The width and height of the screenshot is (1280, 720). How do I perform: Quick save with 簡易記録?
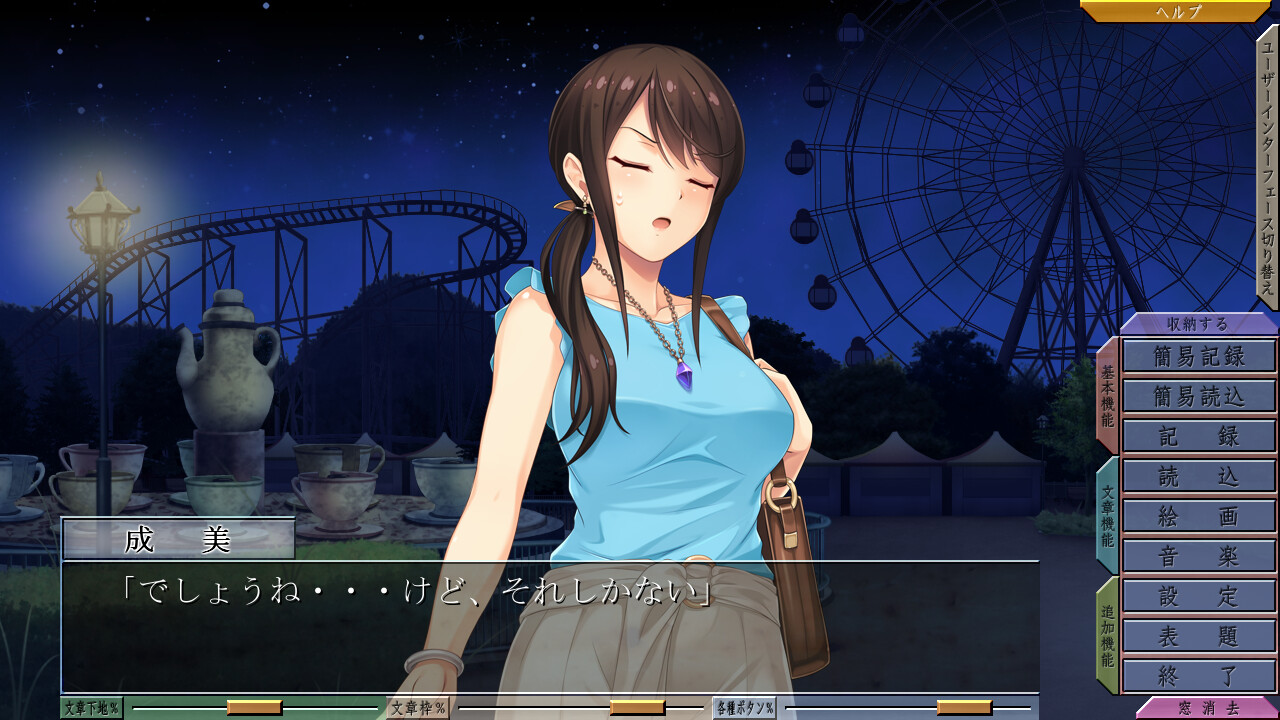click(1199, 356)
